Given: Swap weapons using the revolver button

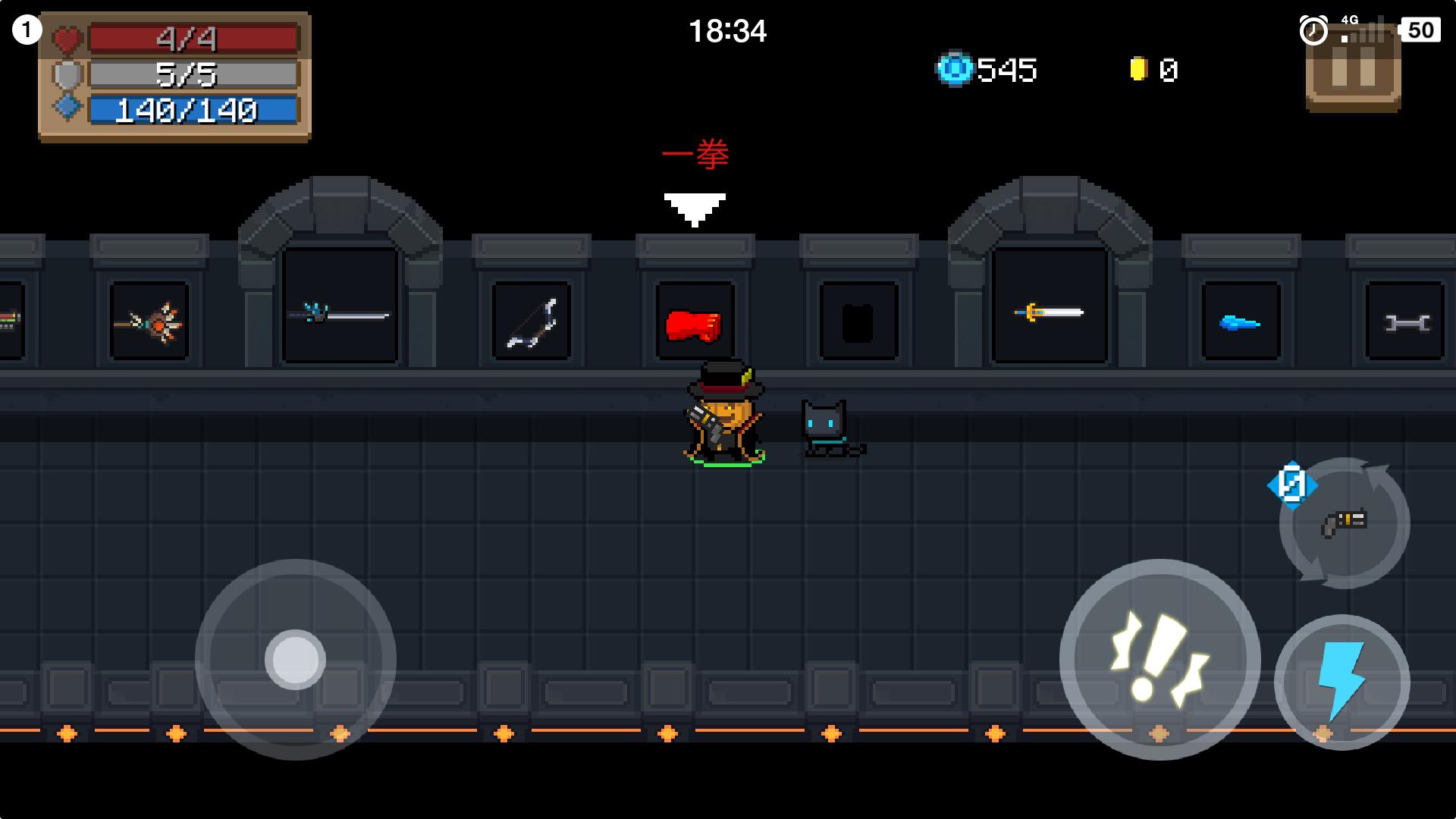Looking at the screenshot, I should tap(1345, 523).
